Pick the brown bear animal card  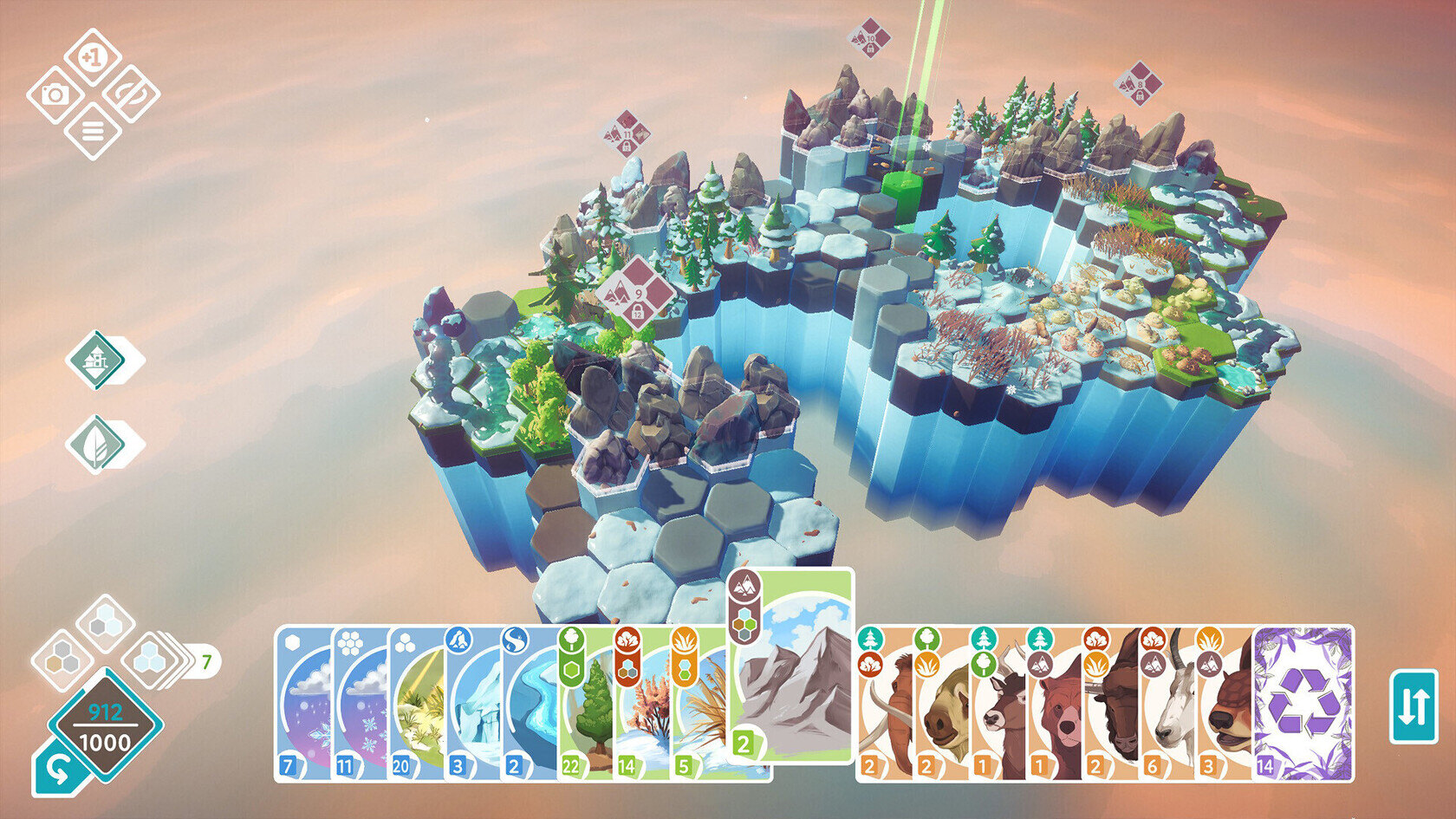point(1052,704)
